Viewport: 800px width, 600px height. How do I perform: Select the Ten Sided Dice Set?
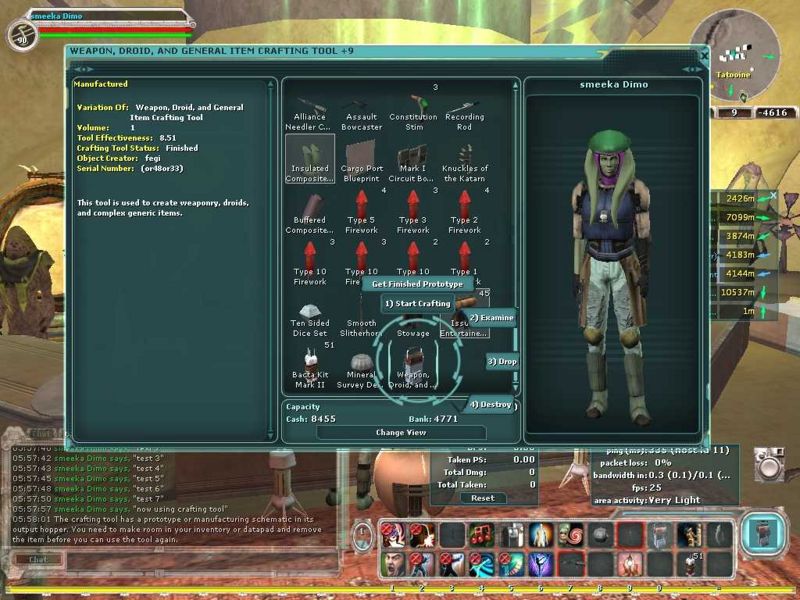coord(309,318)
